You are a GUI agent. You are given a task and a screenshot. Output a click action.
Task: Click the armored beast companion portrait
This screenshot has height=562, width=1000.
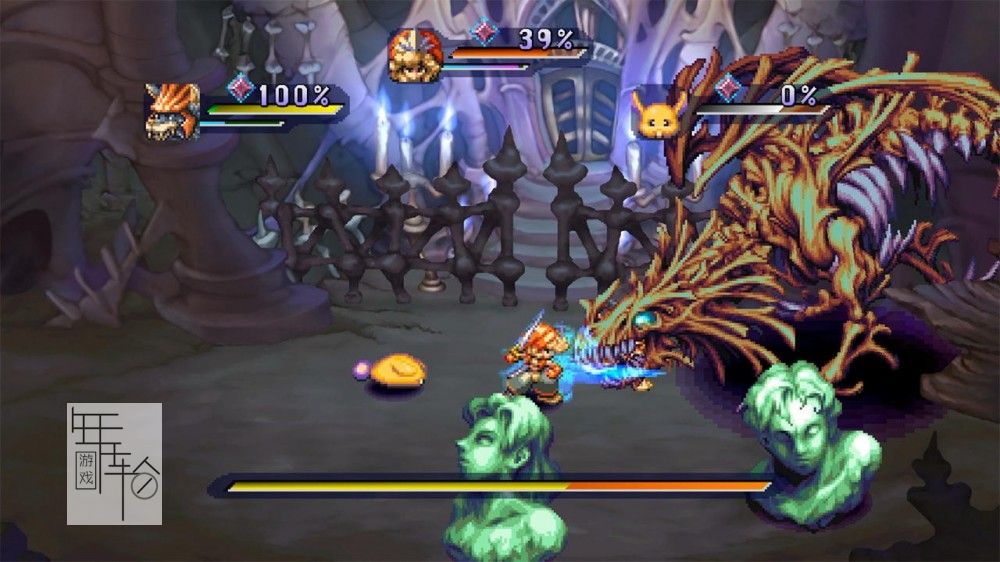172,111
